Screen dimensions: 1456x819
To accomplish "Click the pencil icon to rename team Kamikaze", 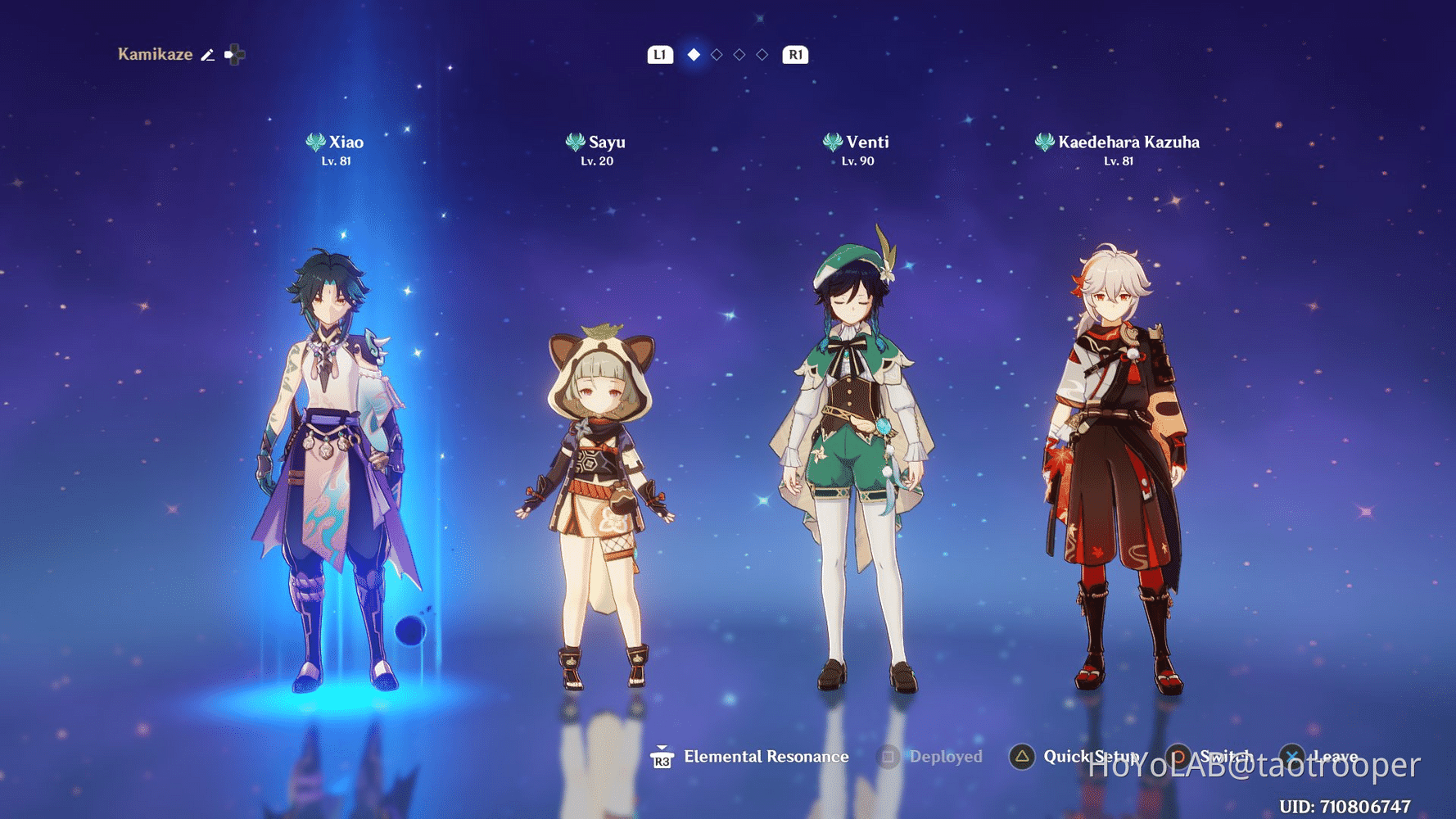I will [207, 54].
